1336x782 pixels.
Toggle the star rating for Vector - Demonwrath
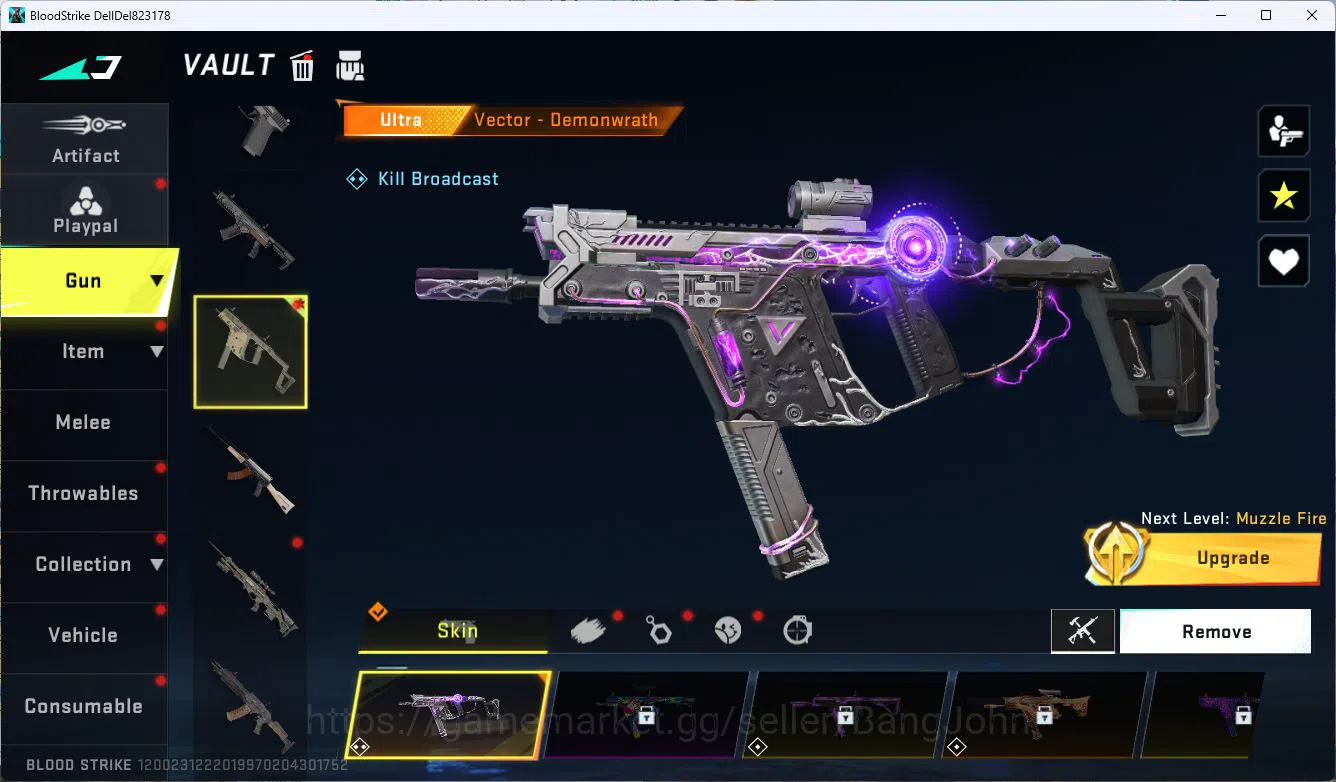pyautogui.click(x=1284, y=196)
